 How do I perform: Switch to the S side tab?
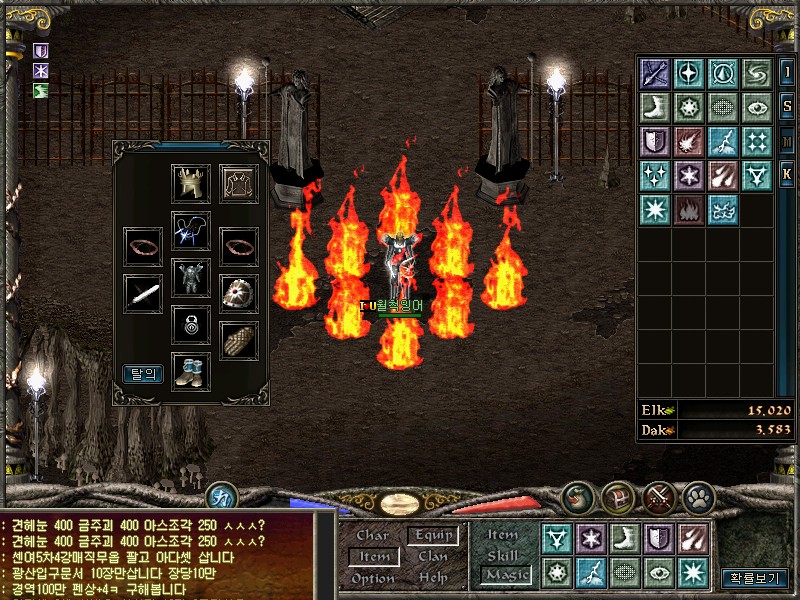tap(787, 106)
